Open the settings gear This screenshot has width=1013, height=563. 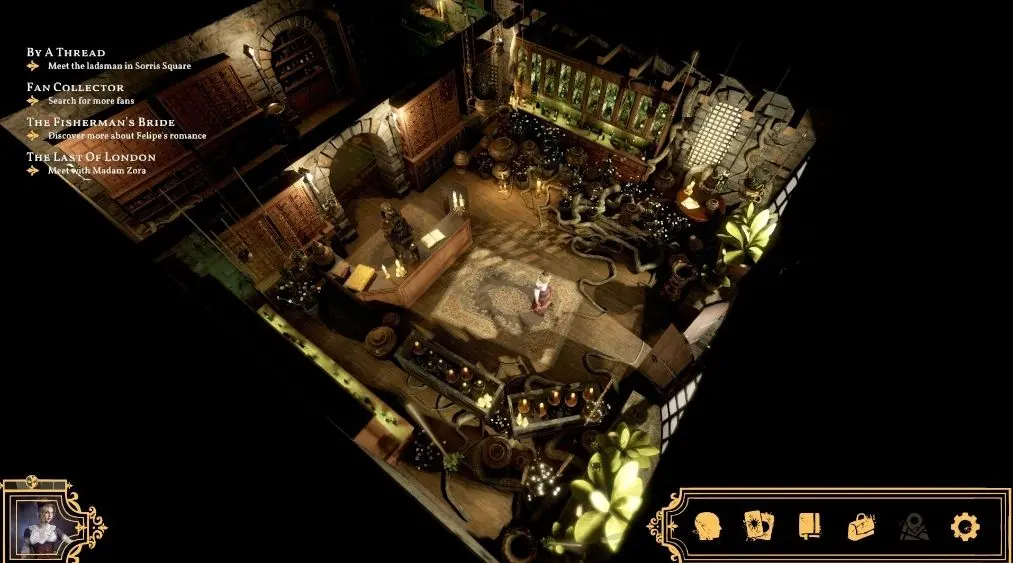click(965, 526)
